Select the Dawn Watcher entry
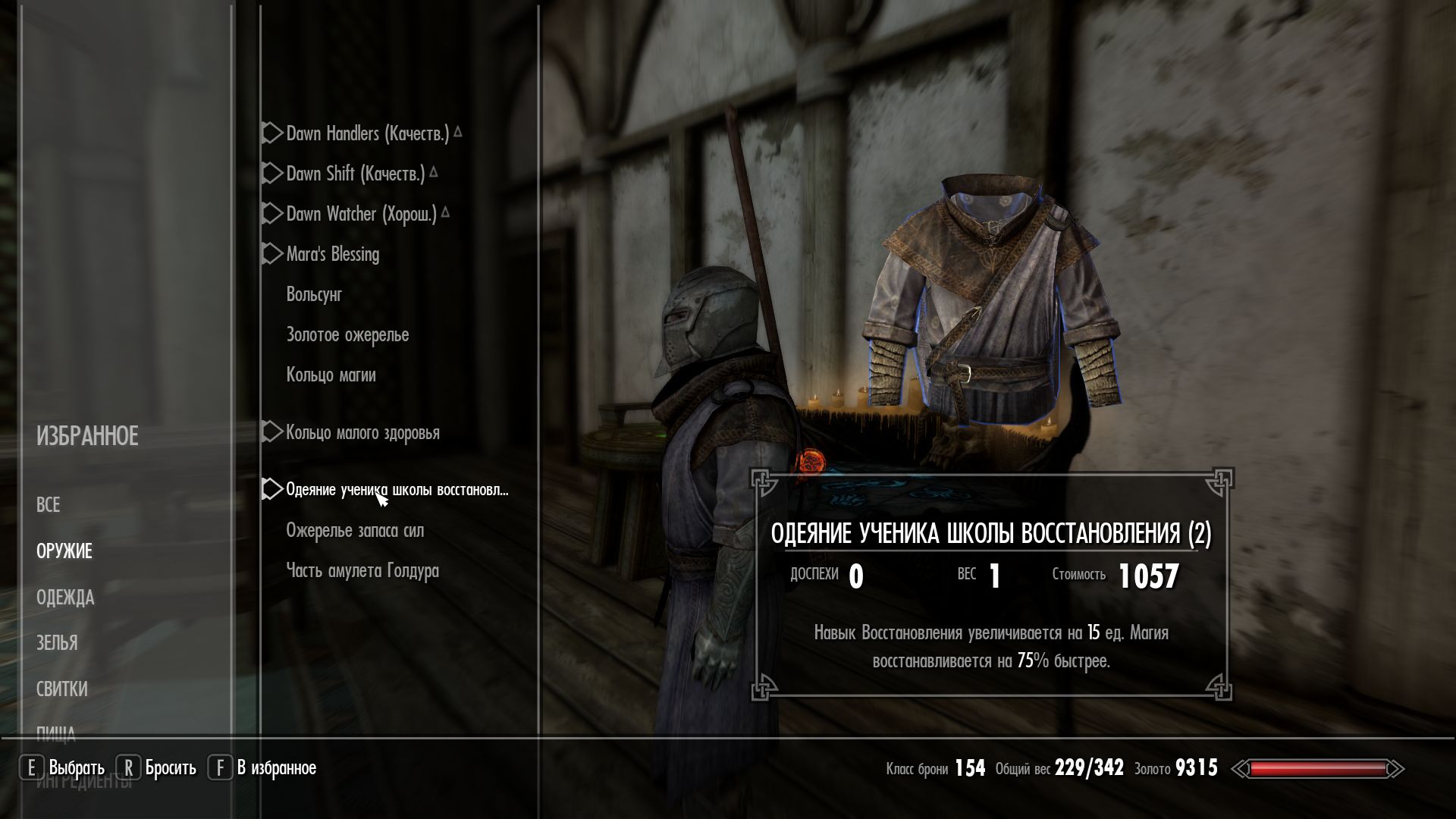 pos(361,215)
